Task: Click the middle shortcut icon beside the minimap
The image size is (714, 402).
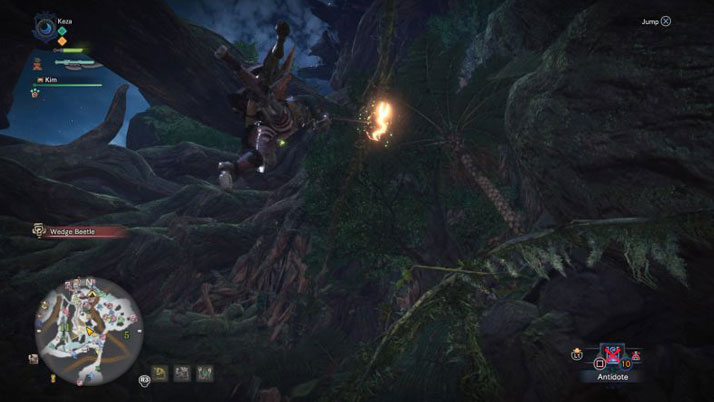Action: tap(182, 373)
